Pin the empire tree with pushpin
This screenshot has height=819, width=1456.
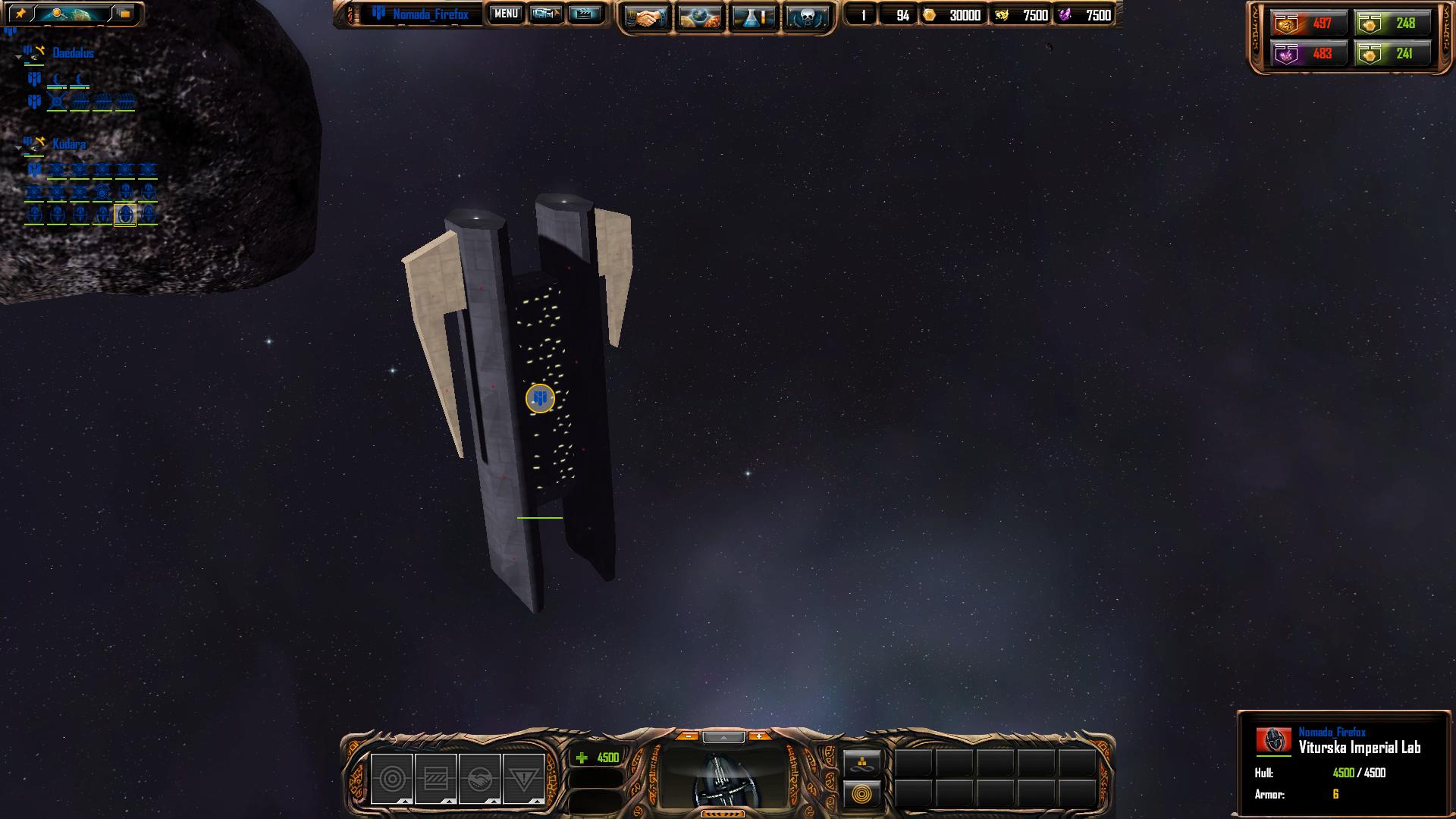(20, 14)
